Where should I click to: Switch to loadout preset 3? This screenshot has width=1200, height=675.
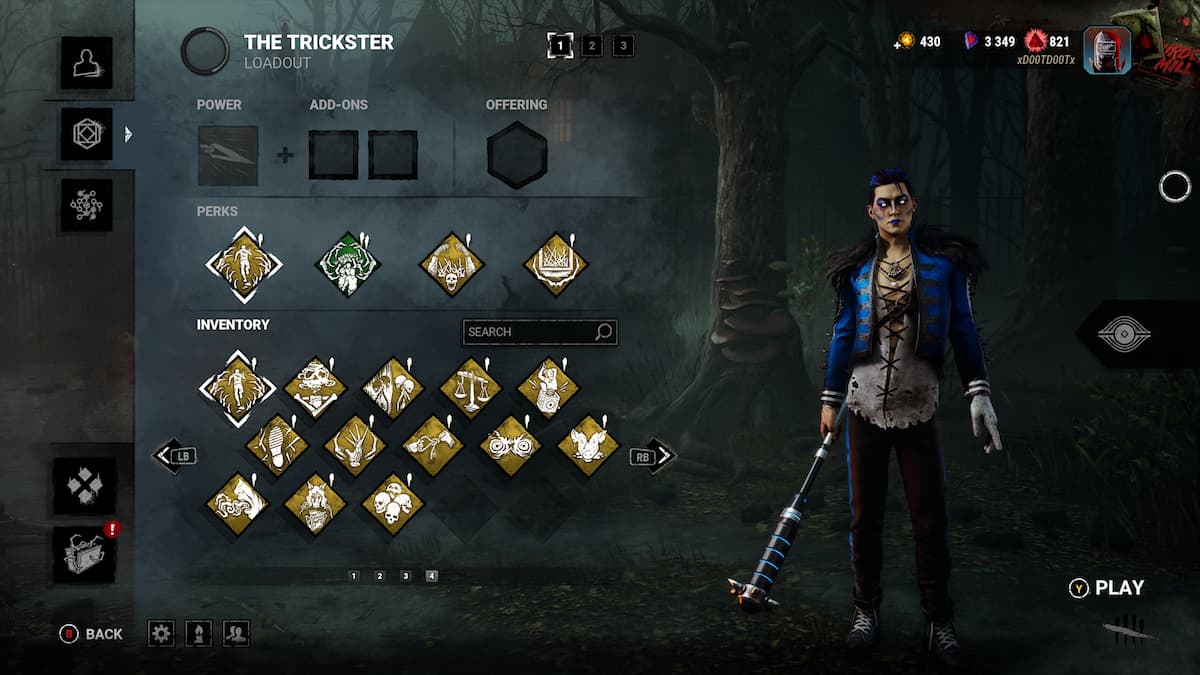623,45
